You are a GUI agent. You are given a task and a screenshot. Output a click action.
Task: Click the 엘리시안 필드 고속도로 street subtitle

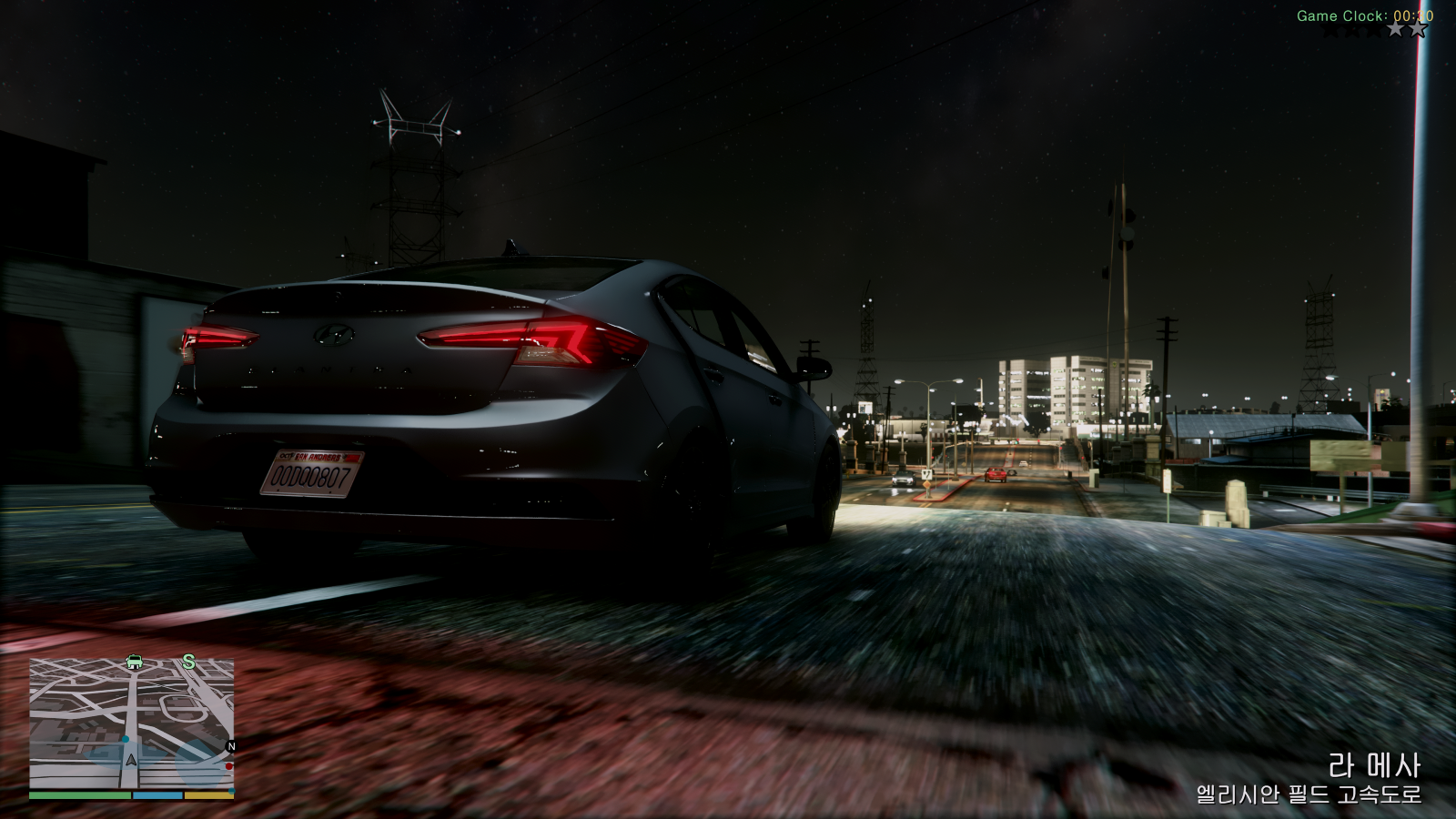pyautogui.click(x=1309, y=794)
